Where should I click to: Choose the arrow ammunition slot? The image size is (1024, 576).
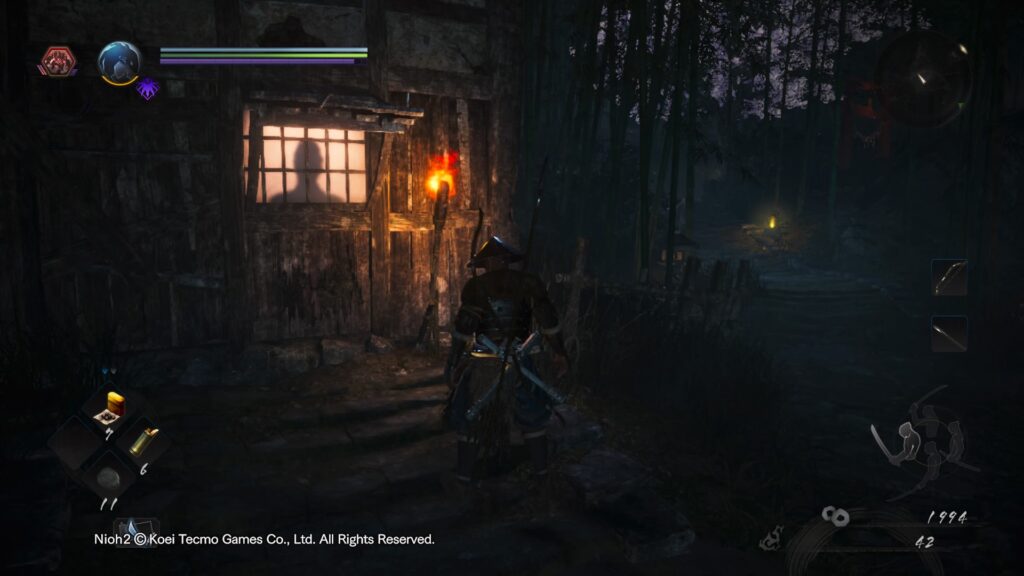(x=949, y=334)
